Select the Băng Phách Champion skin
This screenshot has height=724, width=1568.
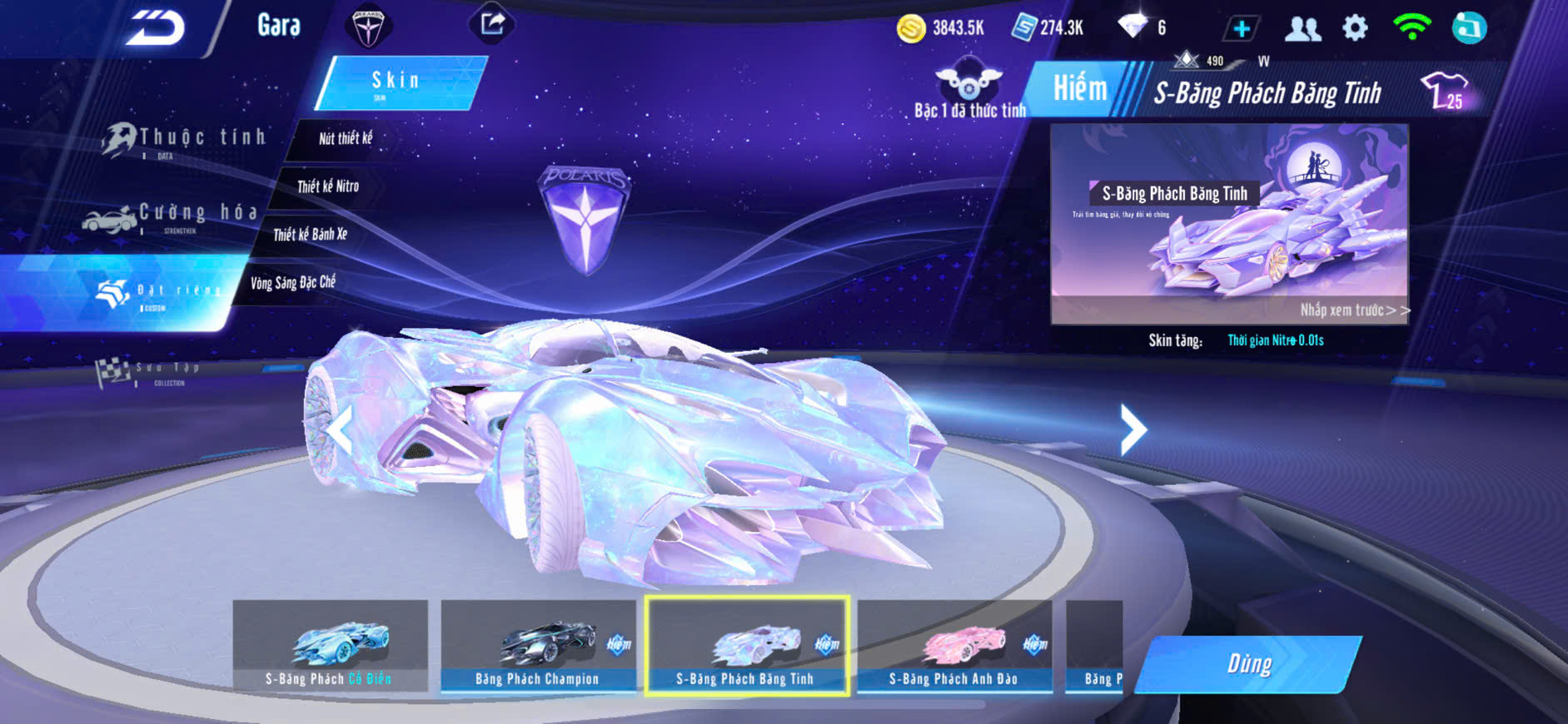tap(538, 646)
